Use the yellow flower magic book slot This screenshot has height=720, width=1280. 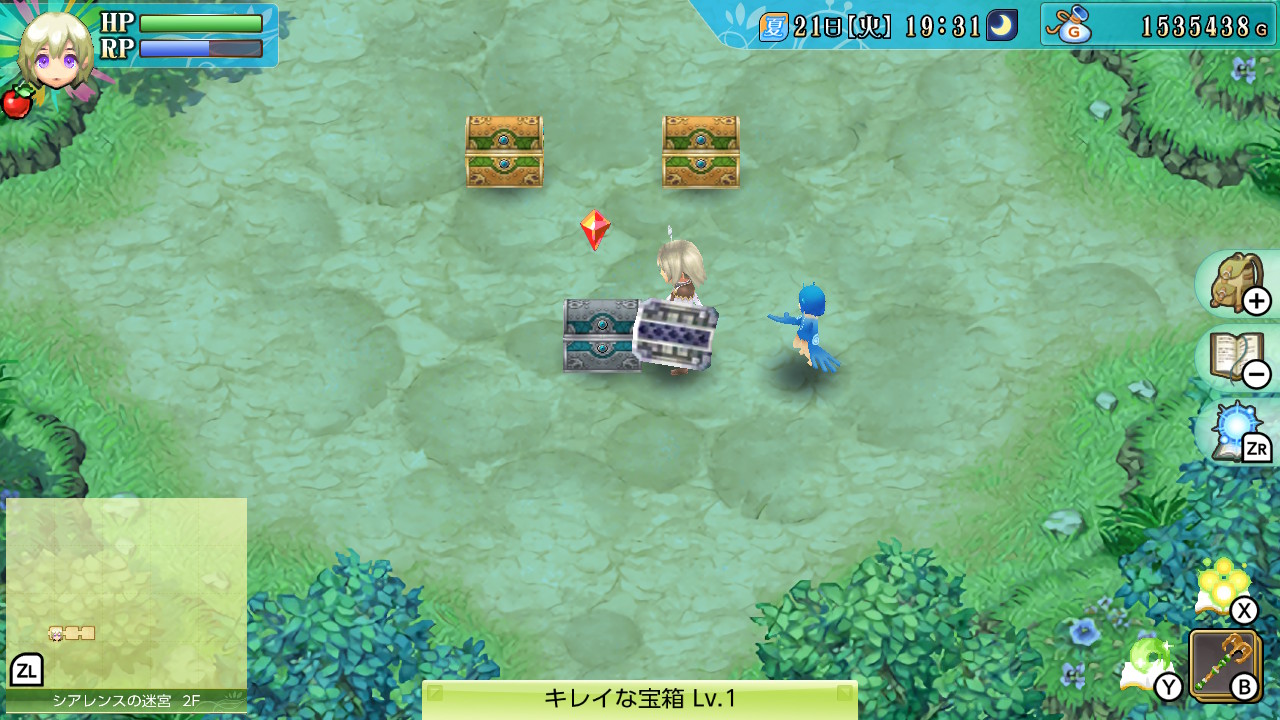(1222, 587)
